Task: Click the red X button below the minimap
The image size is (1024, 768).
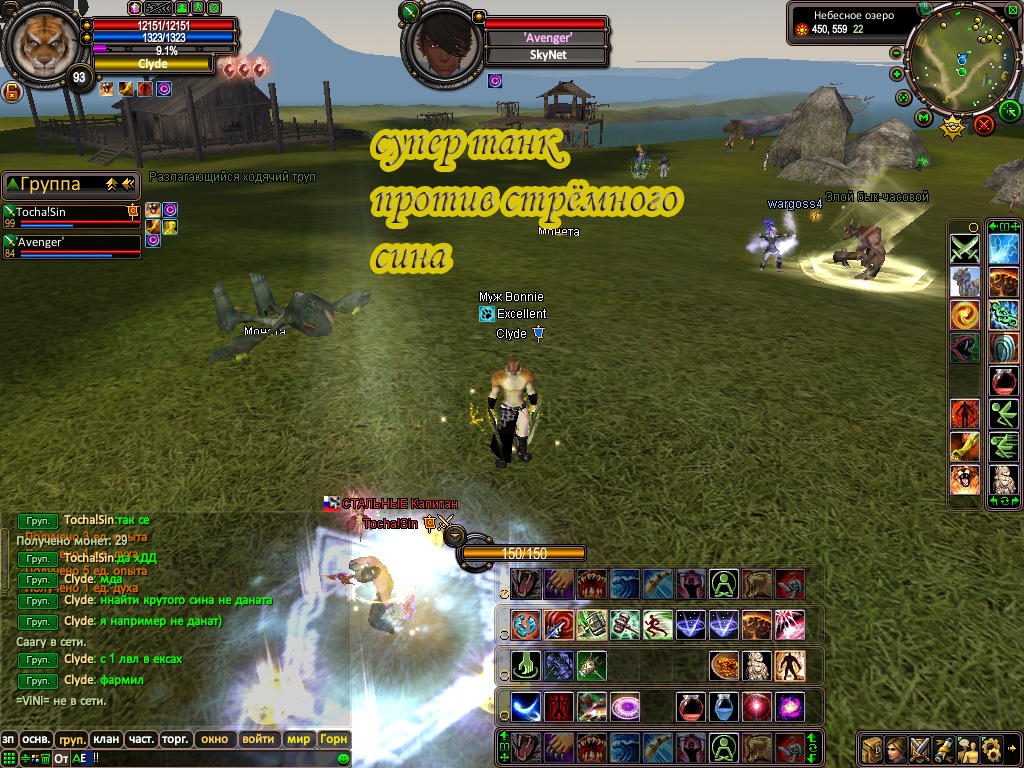Action: (984, 124)
